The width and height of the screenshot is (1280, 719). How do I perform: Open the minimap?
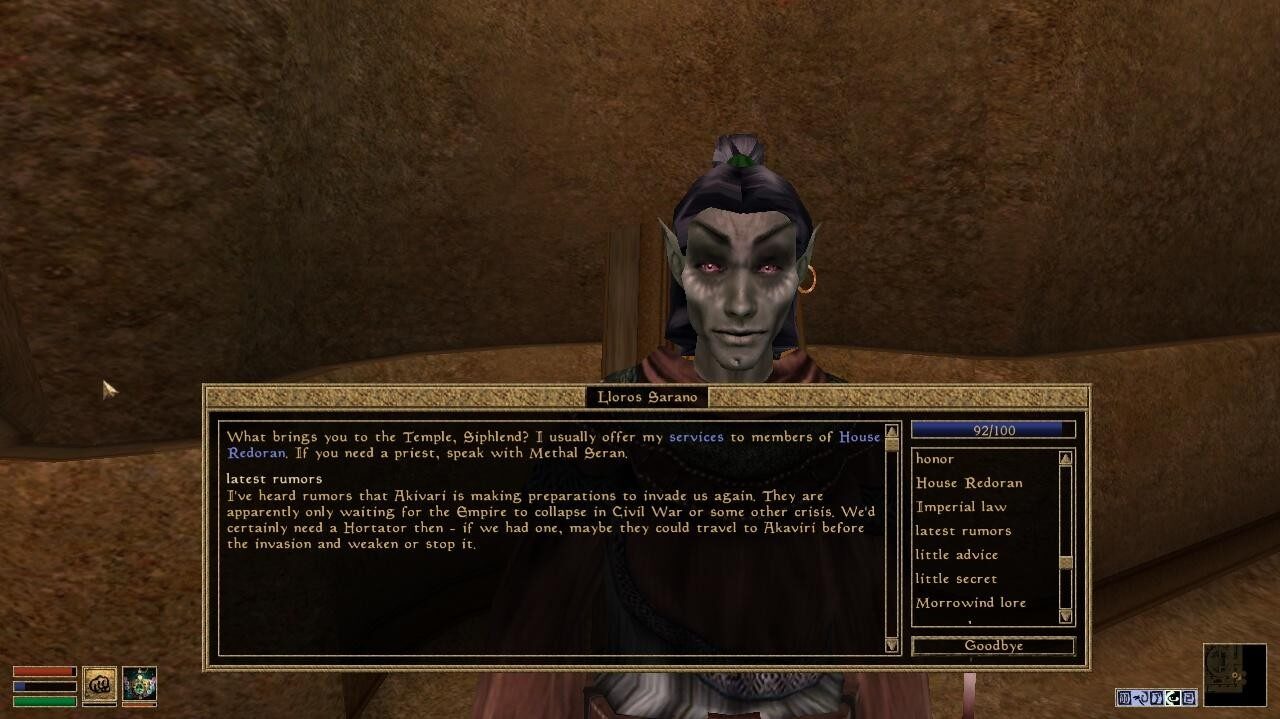click(1233, 675)
